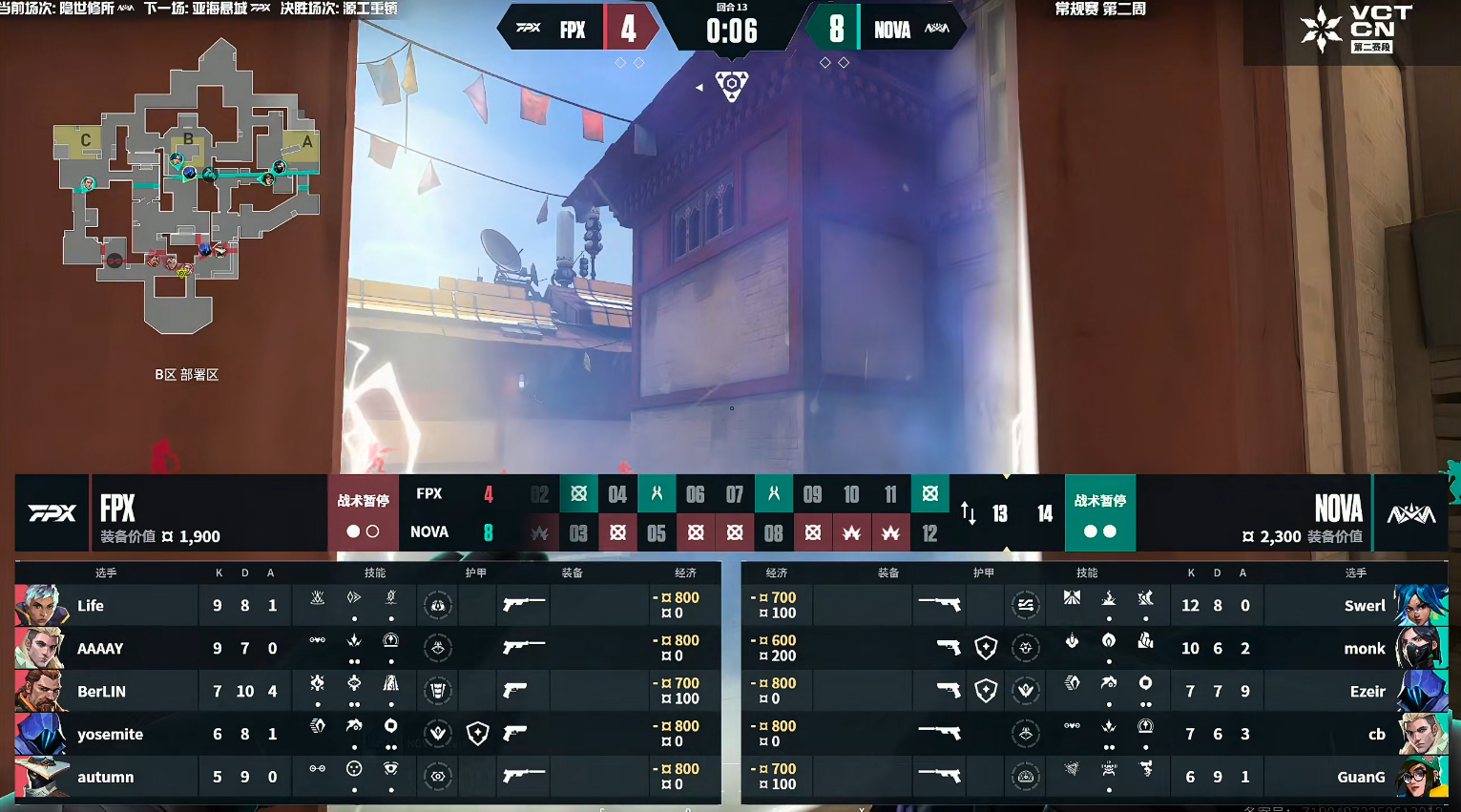The image size is (1461, 812).
Task: Click the FPX team logo panel
Action: tap(52, 513)
